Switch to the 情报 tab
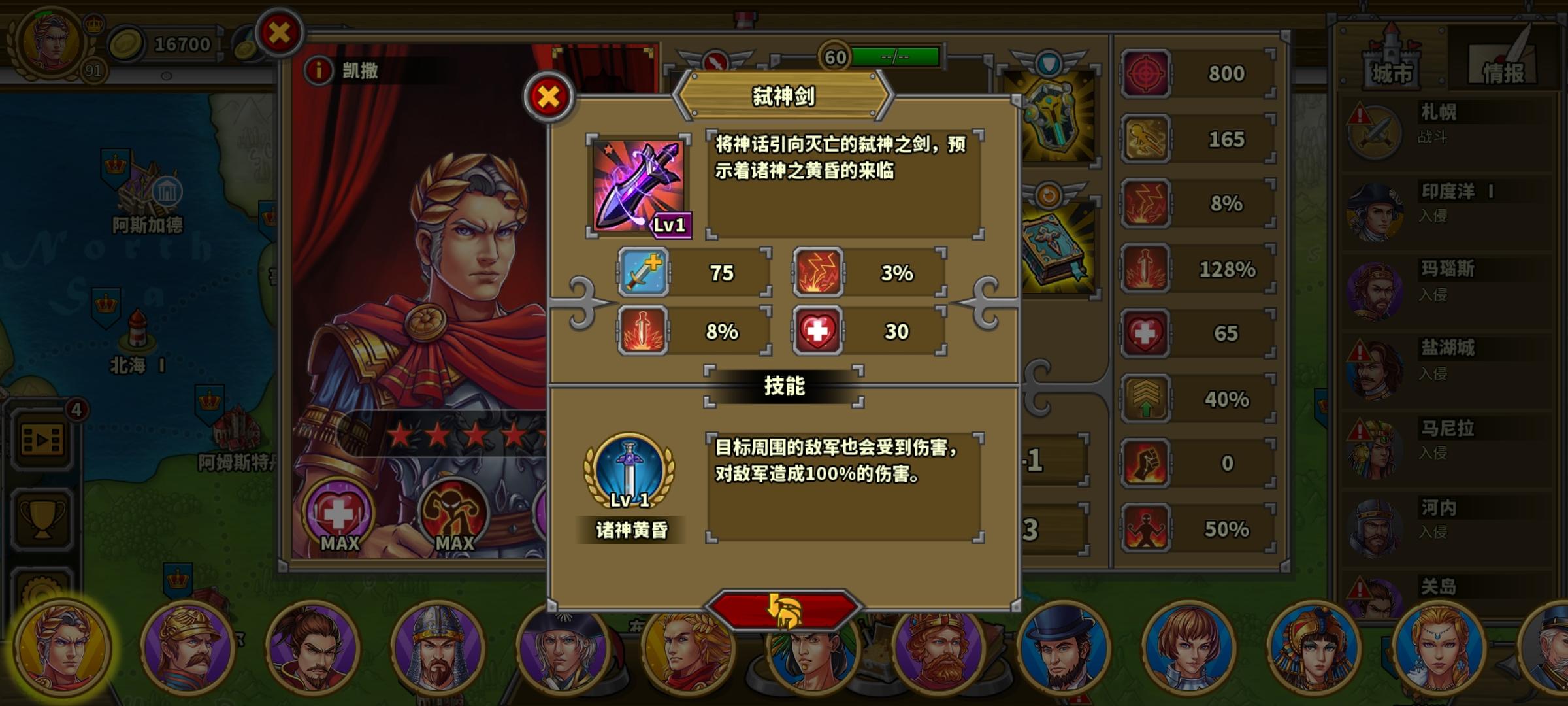Screen dimensions: 1568x706 (1501, 67)
